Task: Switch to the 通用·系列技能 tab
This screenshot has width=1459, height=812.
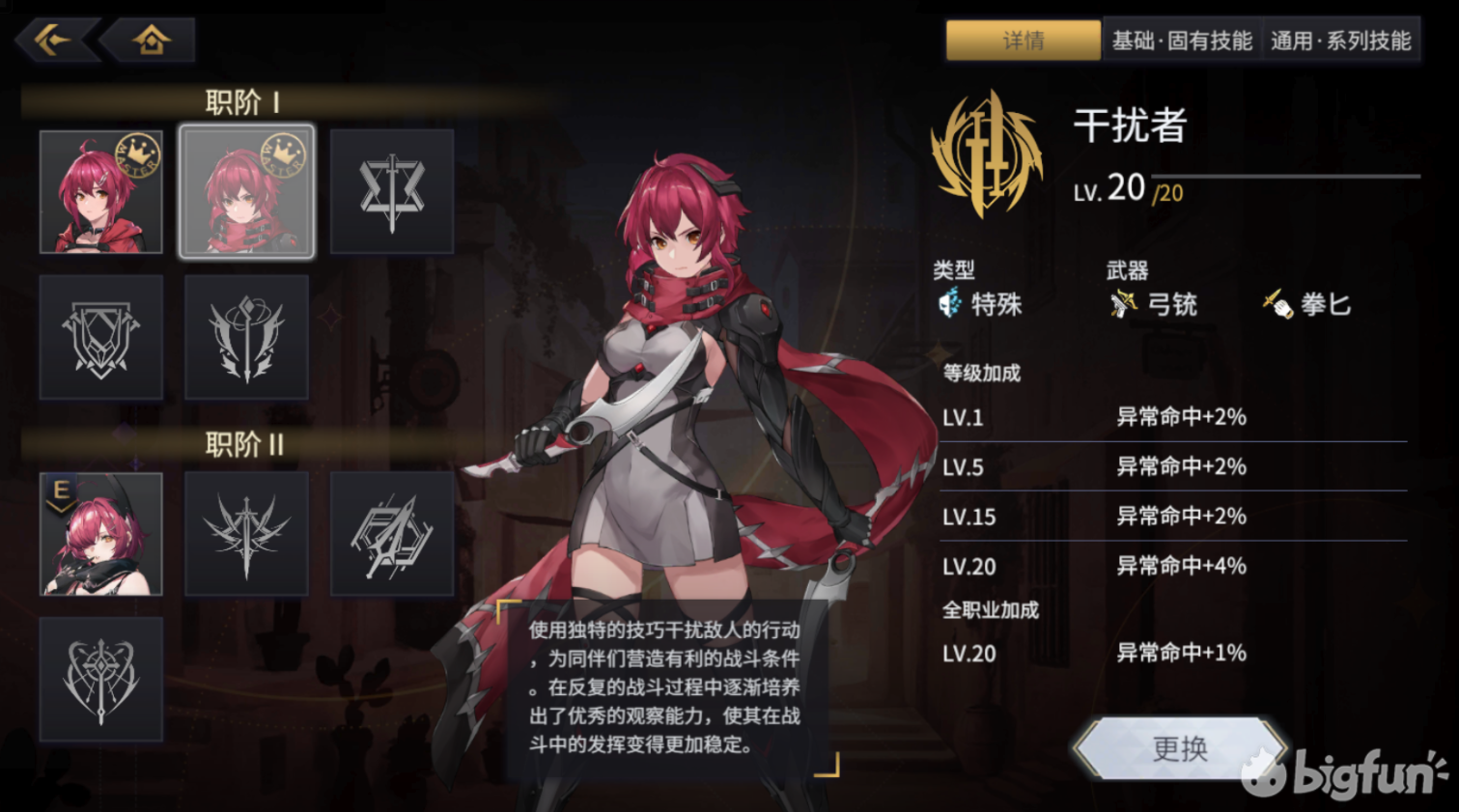Action: pyautogui.click(x=1342, y=42)
